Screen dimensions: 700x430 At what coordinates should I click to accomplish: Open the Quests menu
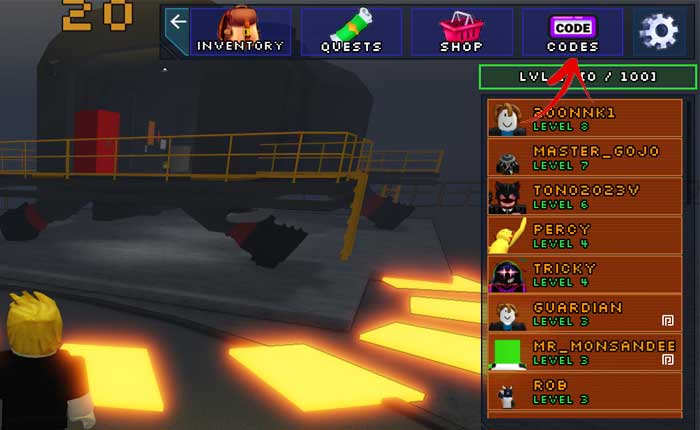point(351,32)
